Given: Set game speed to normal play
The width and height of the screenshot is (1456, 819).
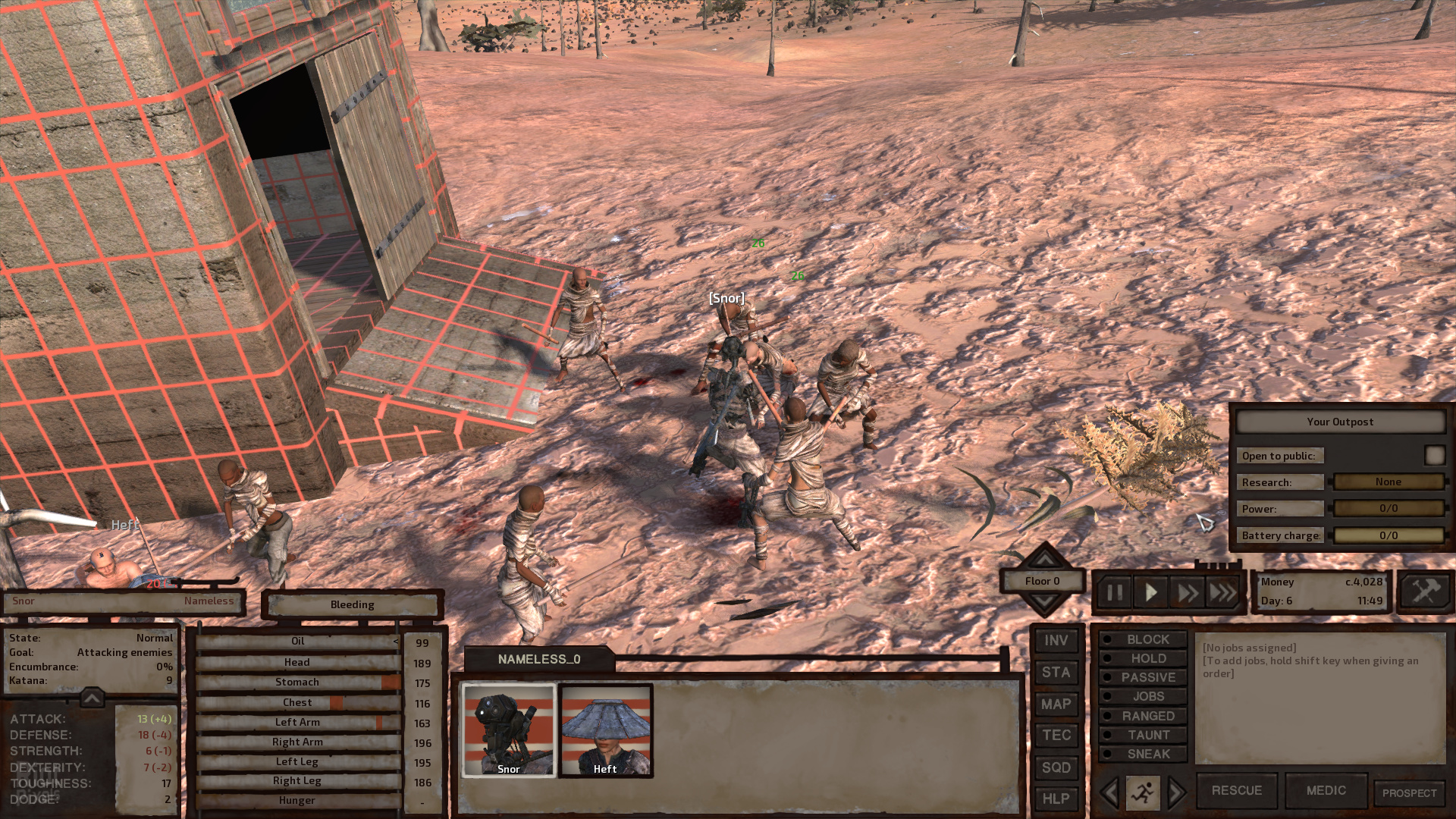Looking at the screenshot, I should click(x=1150, y=592).
